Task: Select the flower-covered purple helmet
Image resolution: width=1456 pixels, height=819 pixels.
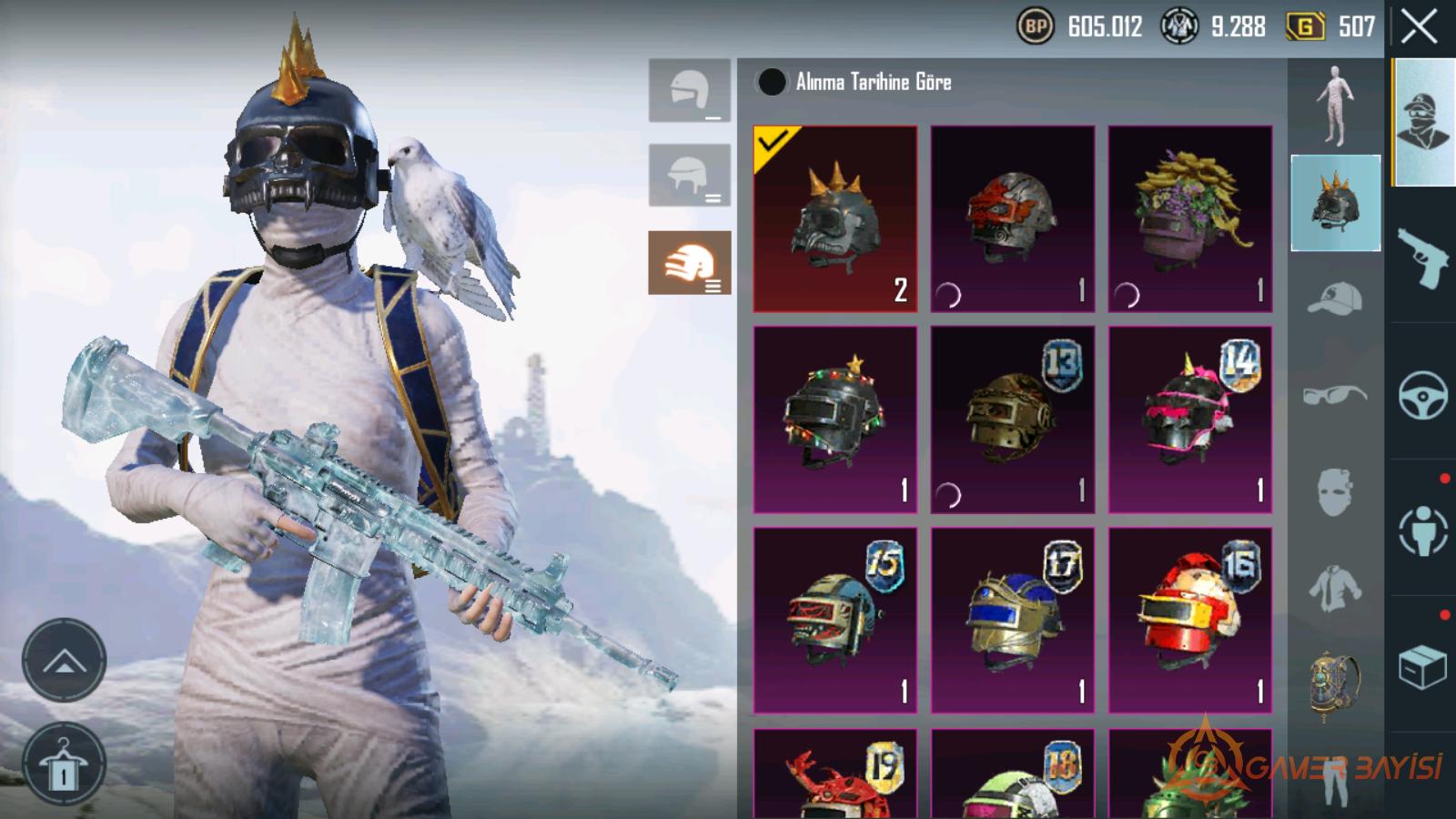Action: click(x=1189, y=219)
